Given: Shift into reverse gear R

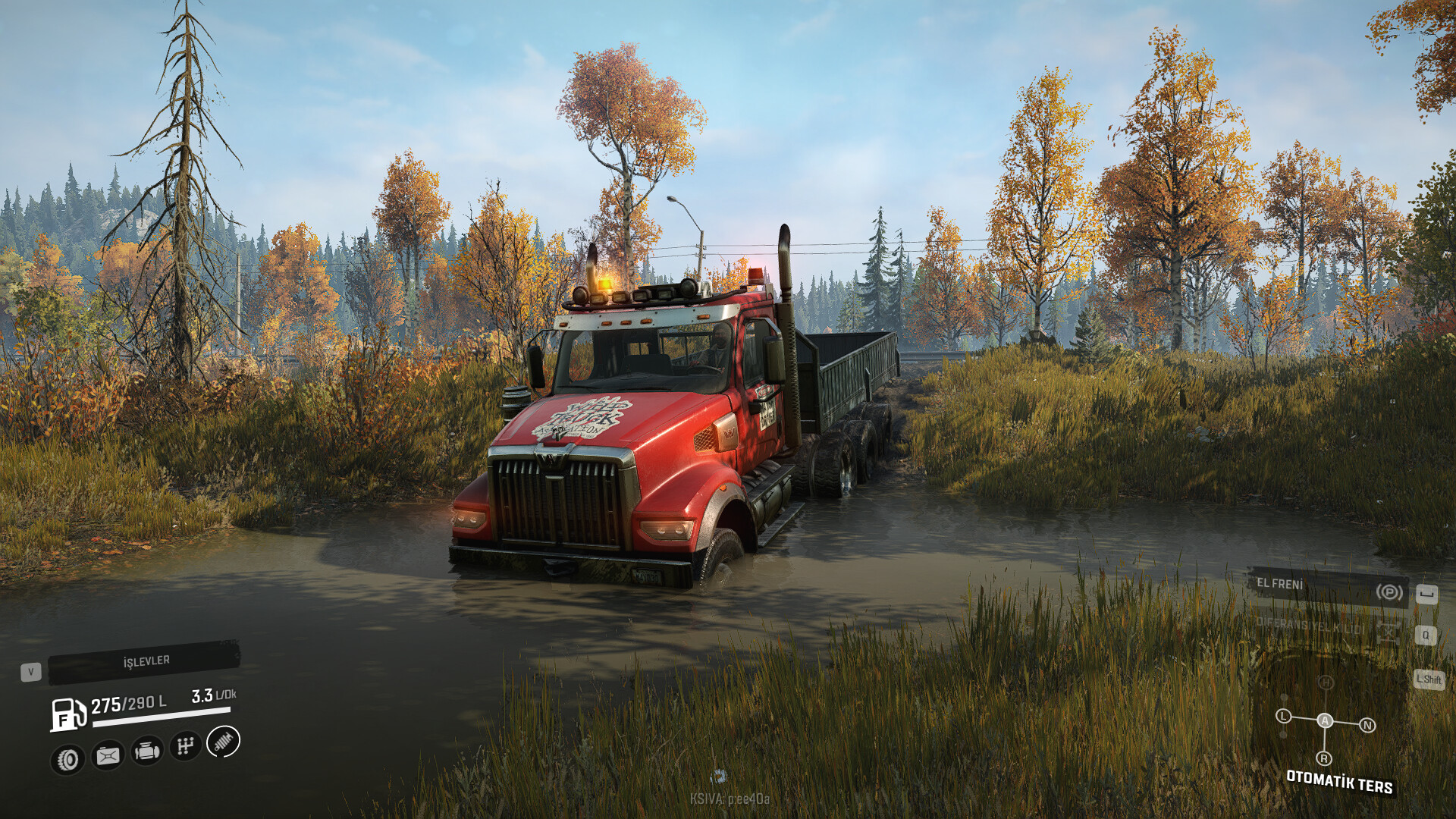Looking at the screenshot, I should tap(1324, 758).
